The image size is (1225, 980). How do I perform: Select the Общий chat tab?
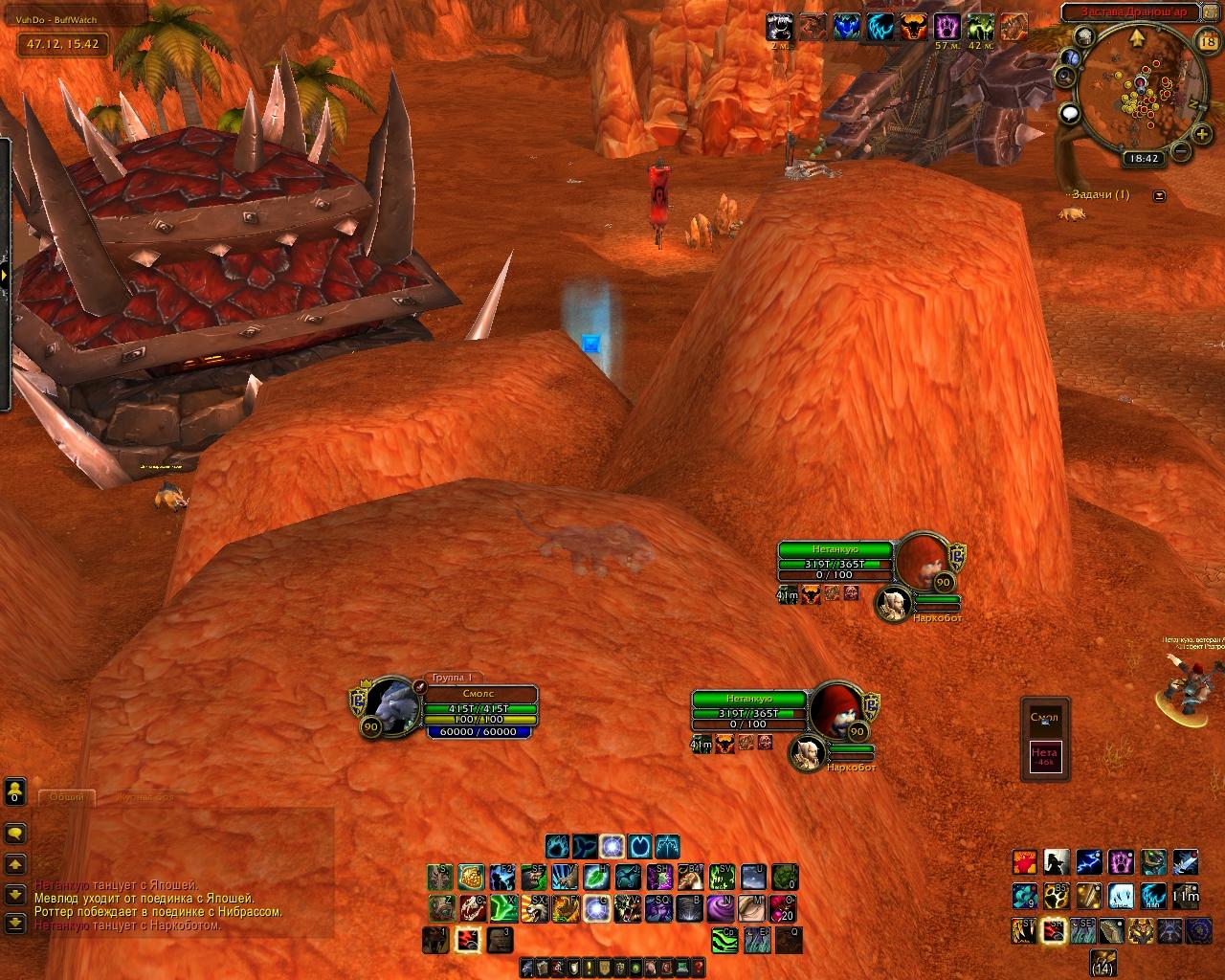pos(66,797)
